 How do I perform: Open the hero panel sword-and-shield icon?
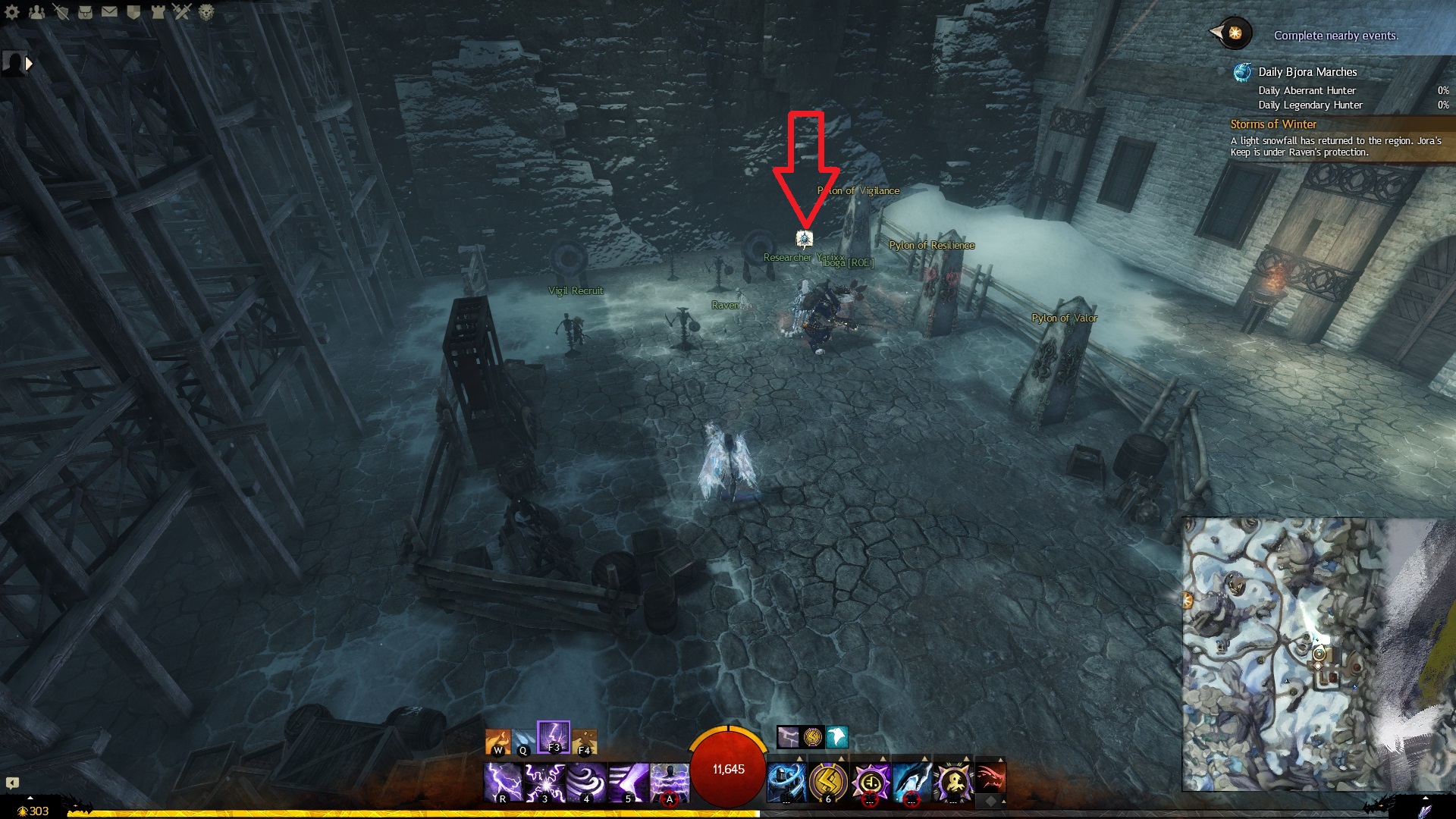tap(61, 12)
